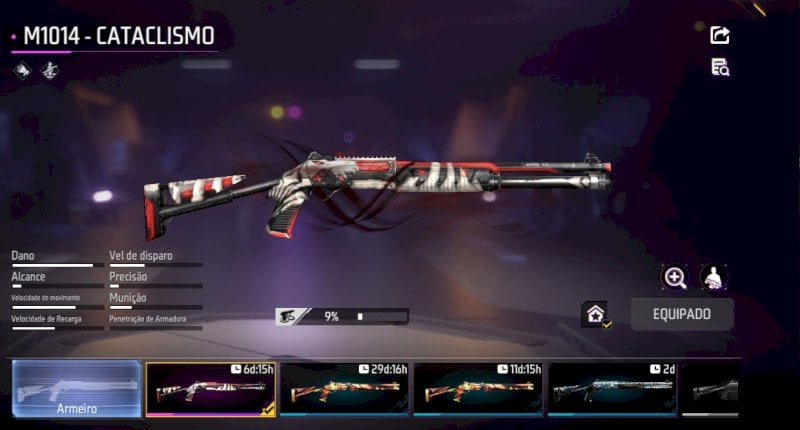
Task: Select the skin with 6d:15h timer
Action: pos(208,388)
